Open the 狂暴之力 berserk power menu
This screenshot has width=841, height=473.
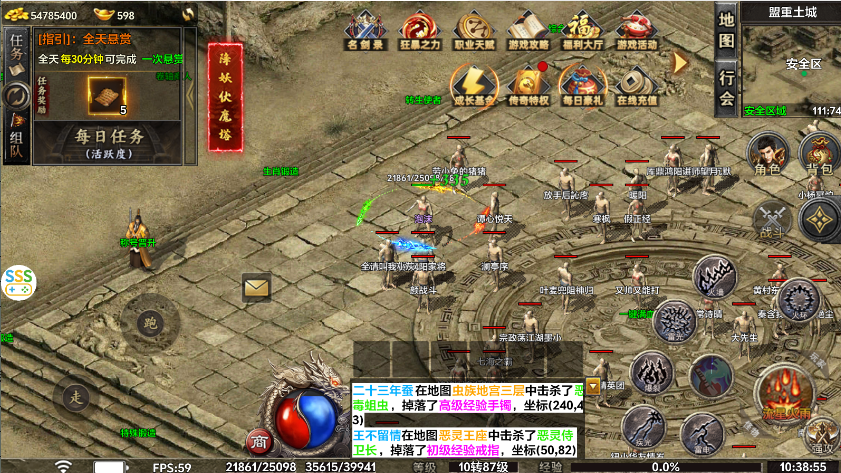pos(419,29)
